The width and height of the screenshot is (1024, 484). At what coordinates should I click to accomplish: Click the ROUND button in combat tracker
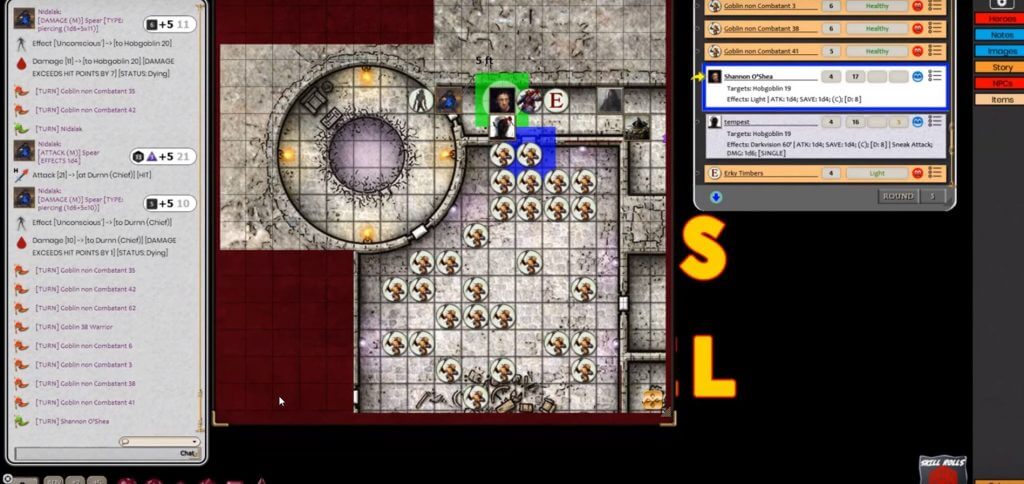coord(897,196)
